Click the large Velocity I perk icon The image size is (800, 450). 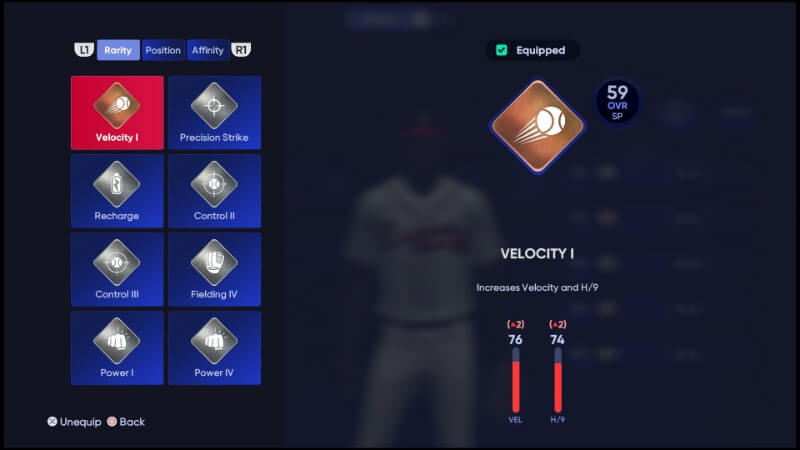[x=537, y=126]
